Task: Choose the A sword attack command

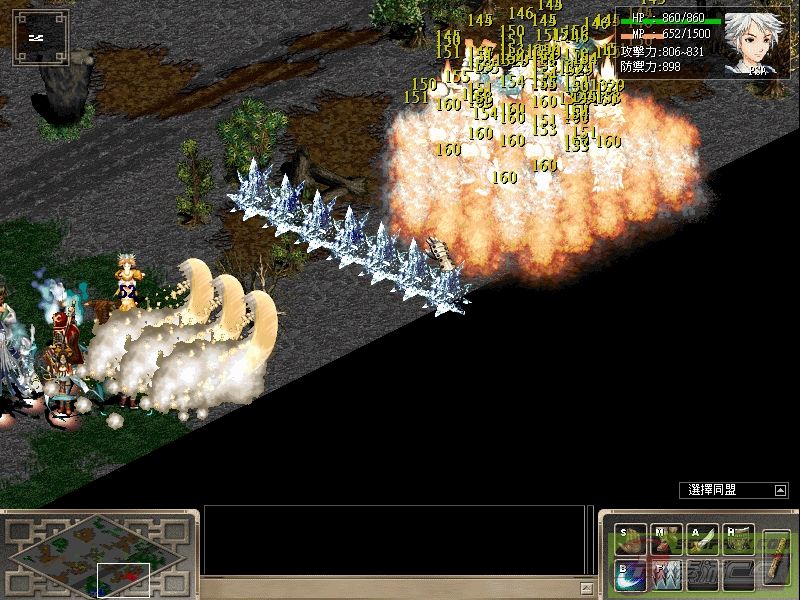Action: [x=701, y=541]
